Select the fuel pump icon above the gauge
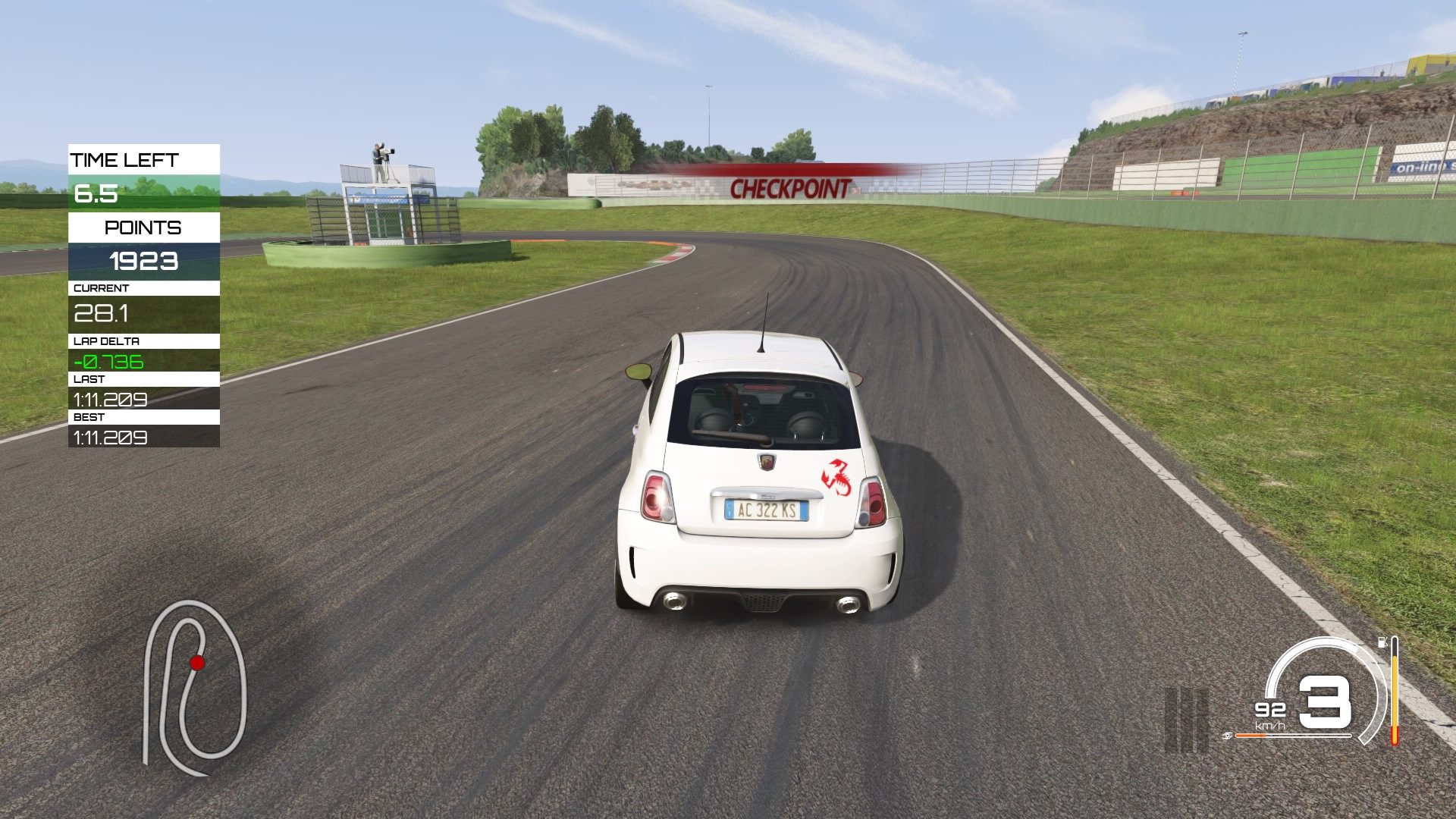The image size is (1456, 819). pyautogui.click(x=1382, y=642)
